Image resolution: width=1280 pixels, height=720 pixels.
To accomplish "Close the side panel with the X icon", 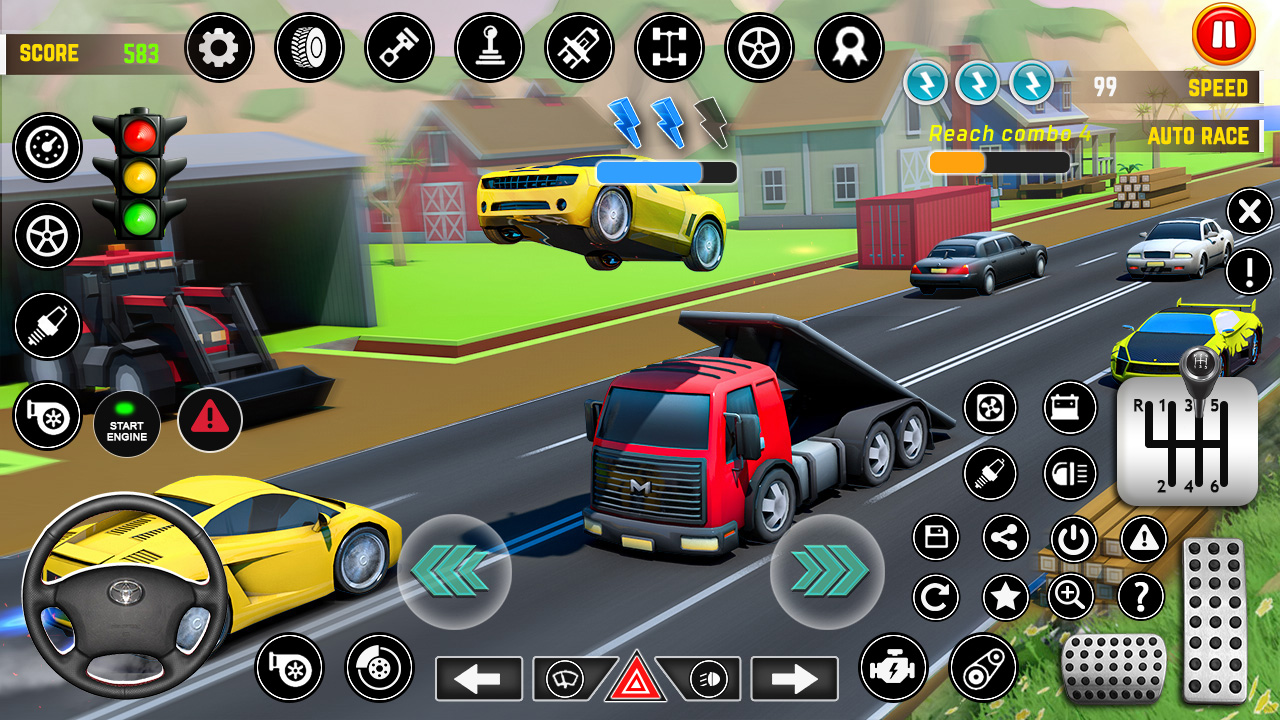I will (1248, 212).
